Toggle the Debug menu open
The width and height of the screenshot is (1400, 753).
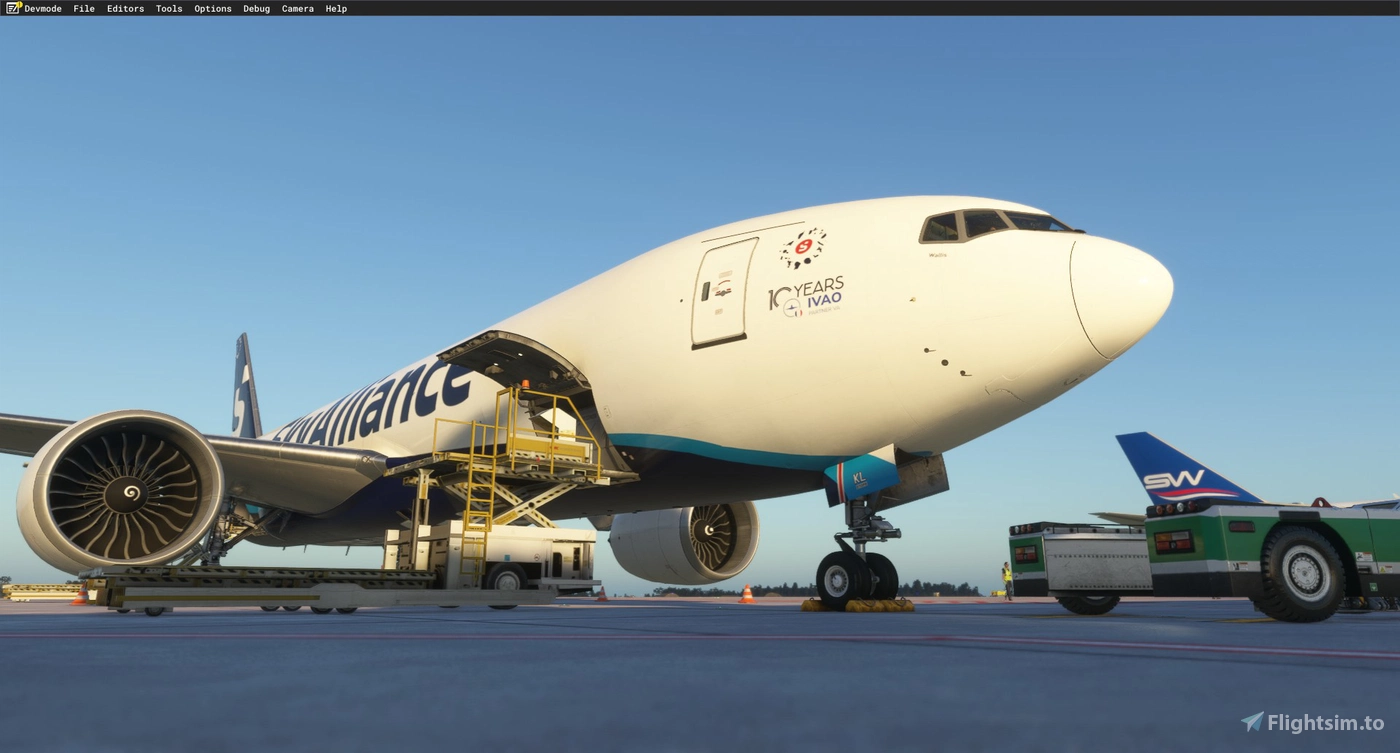click(255, 8)
